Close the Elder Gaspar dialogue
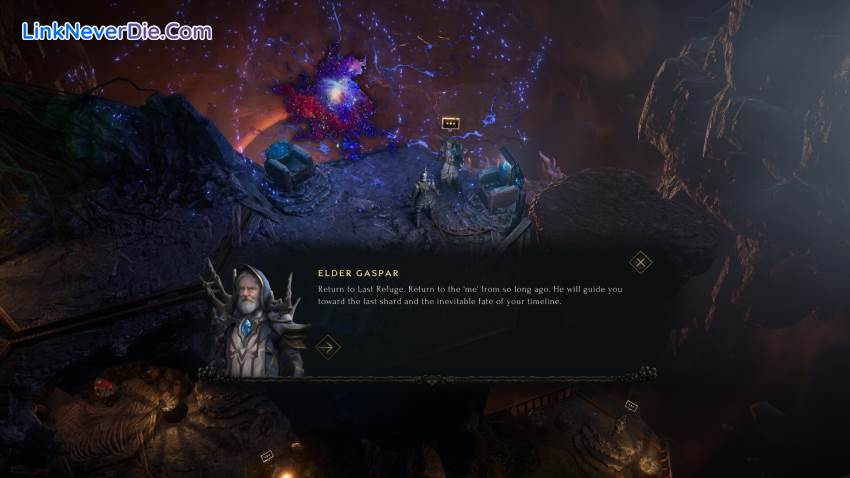This screenshot has height=478, width=850. (641, 263)
